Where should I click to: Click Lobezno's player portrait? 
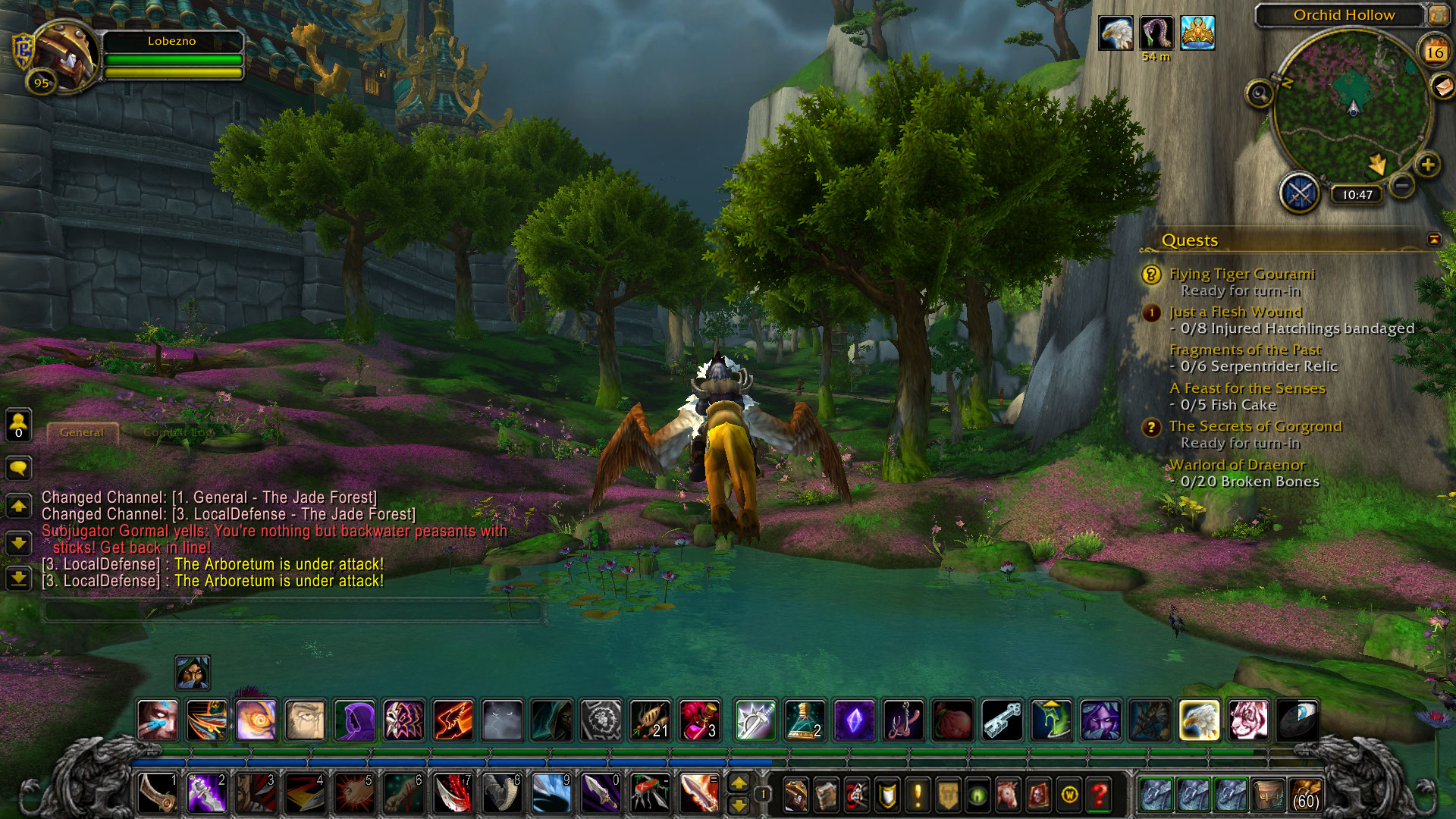(x=64, y=55)
